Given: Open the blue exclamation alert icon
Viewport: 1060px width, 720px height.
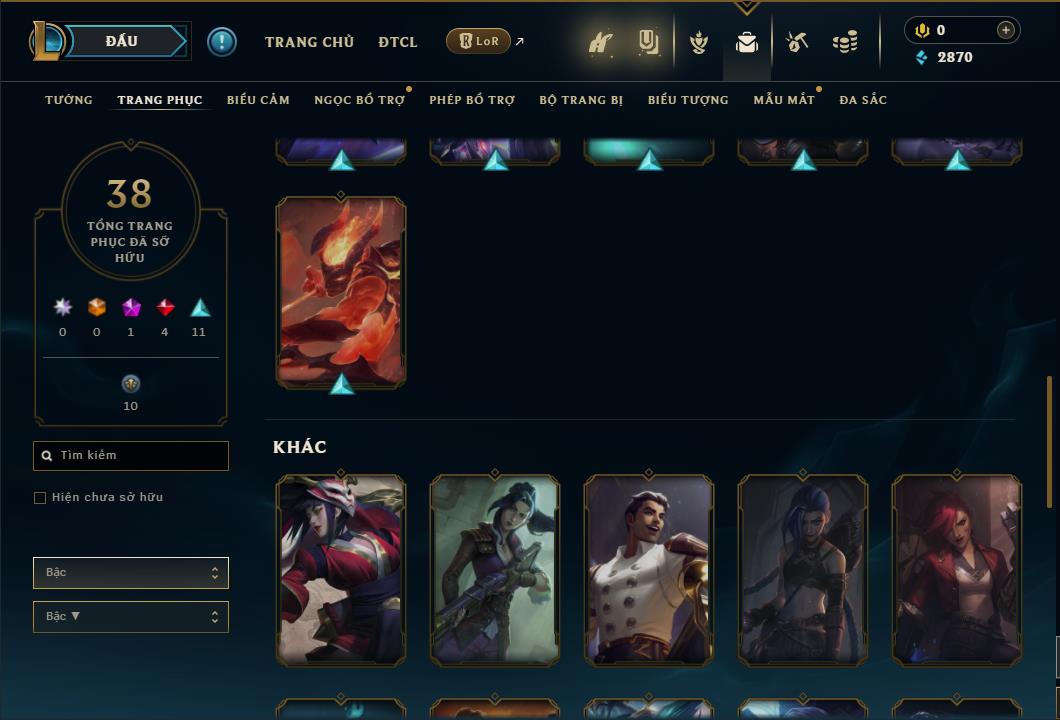Looking at the screenshot, I should tap(222, 42).
